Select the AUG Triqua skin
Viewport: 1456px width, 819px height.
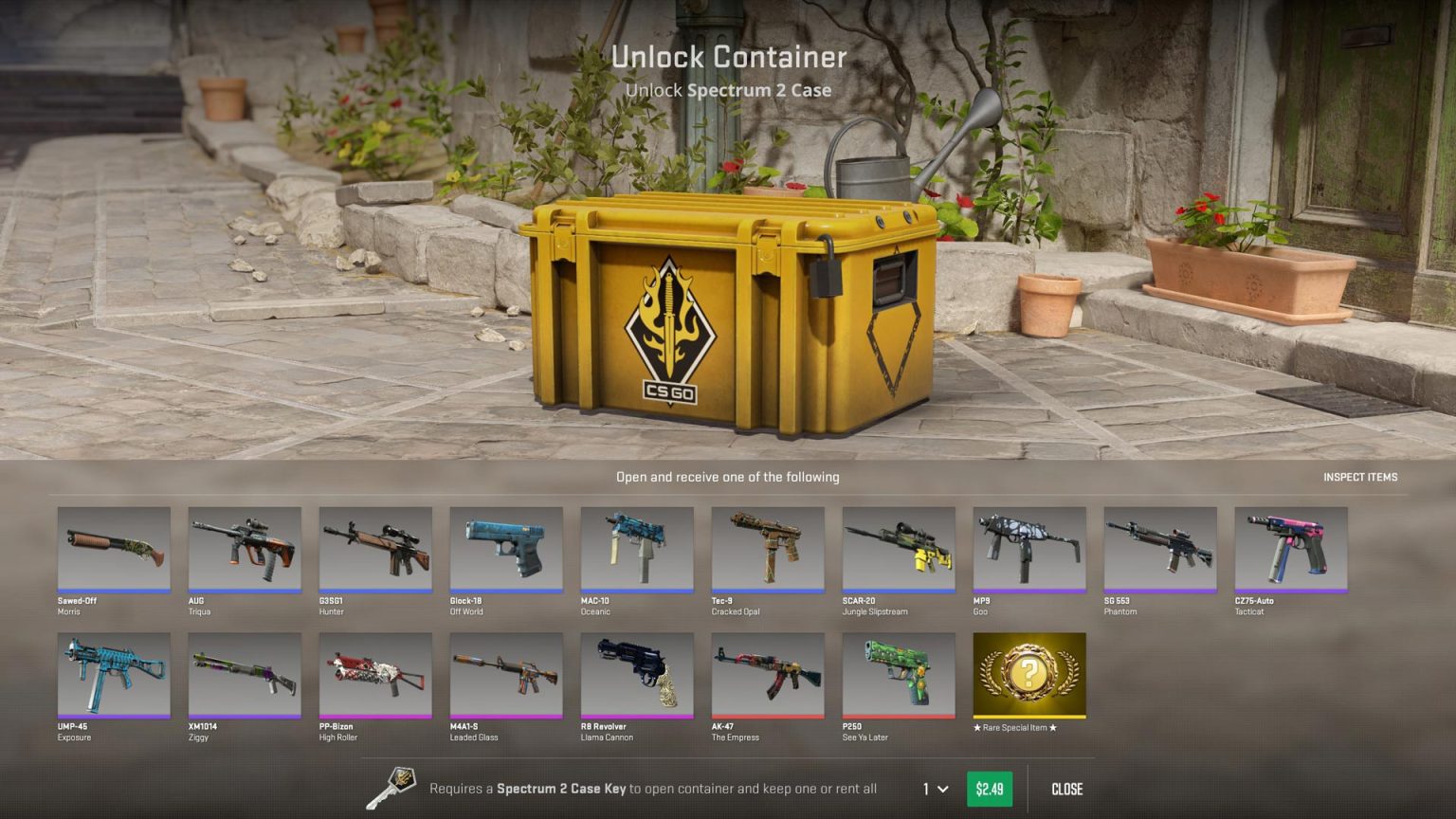pyautogui.click(x=244, y=550)
